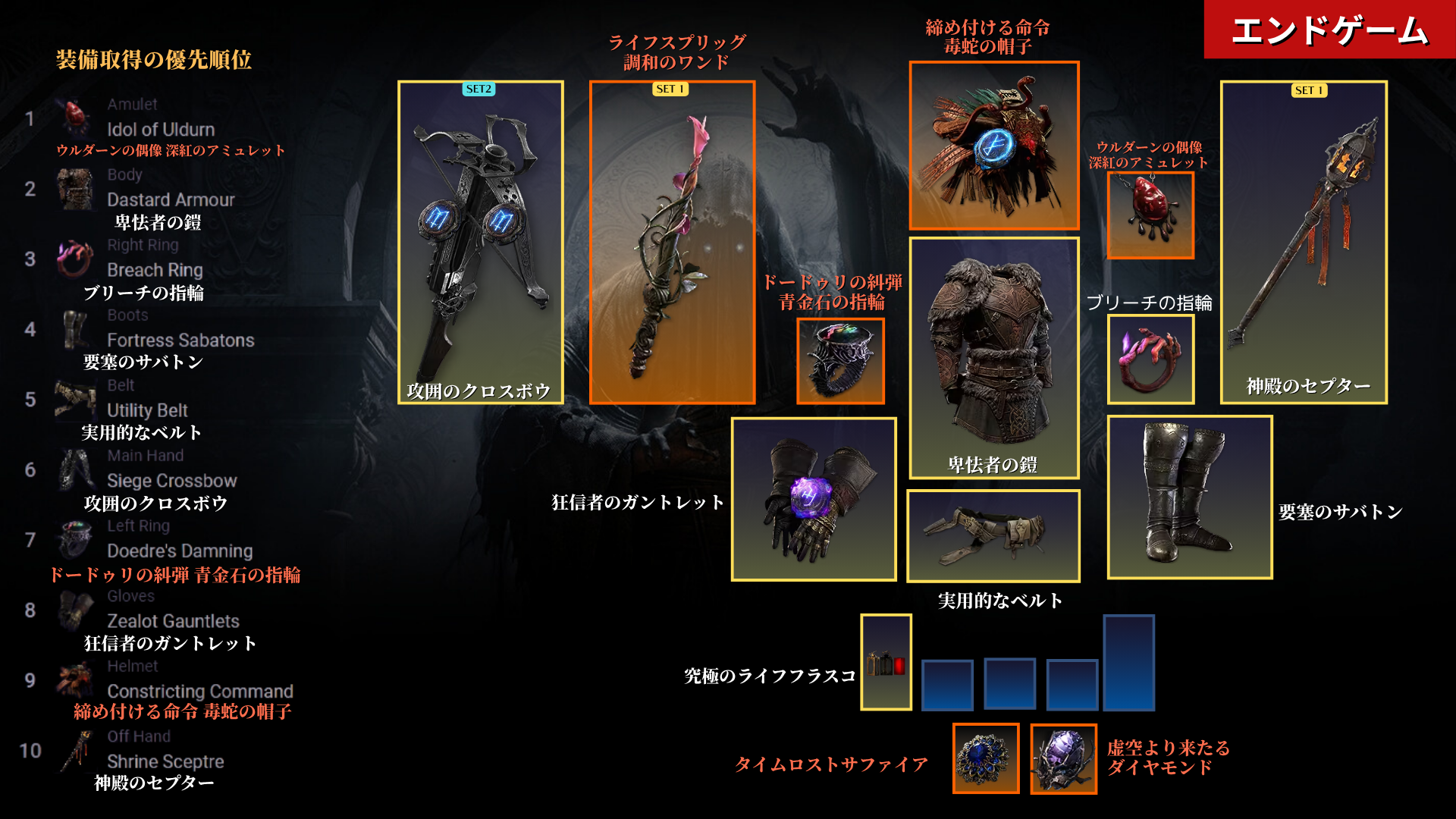Choose the purple diamond jewel slot
The height and width of the screenshot is (819, 1456).
click(x=1063, y=758)
